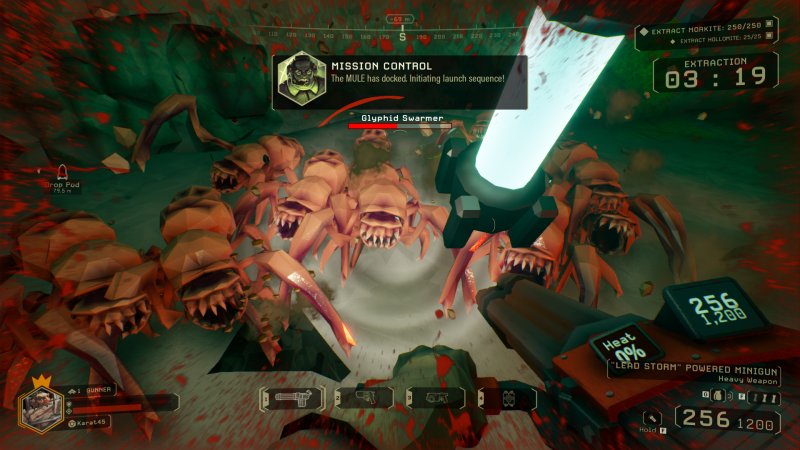The image size is (800, 450).
Task: Click the Extract Hollomite secondary objective
Action: (x=718, y=42)
